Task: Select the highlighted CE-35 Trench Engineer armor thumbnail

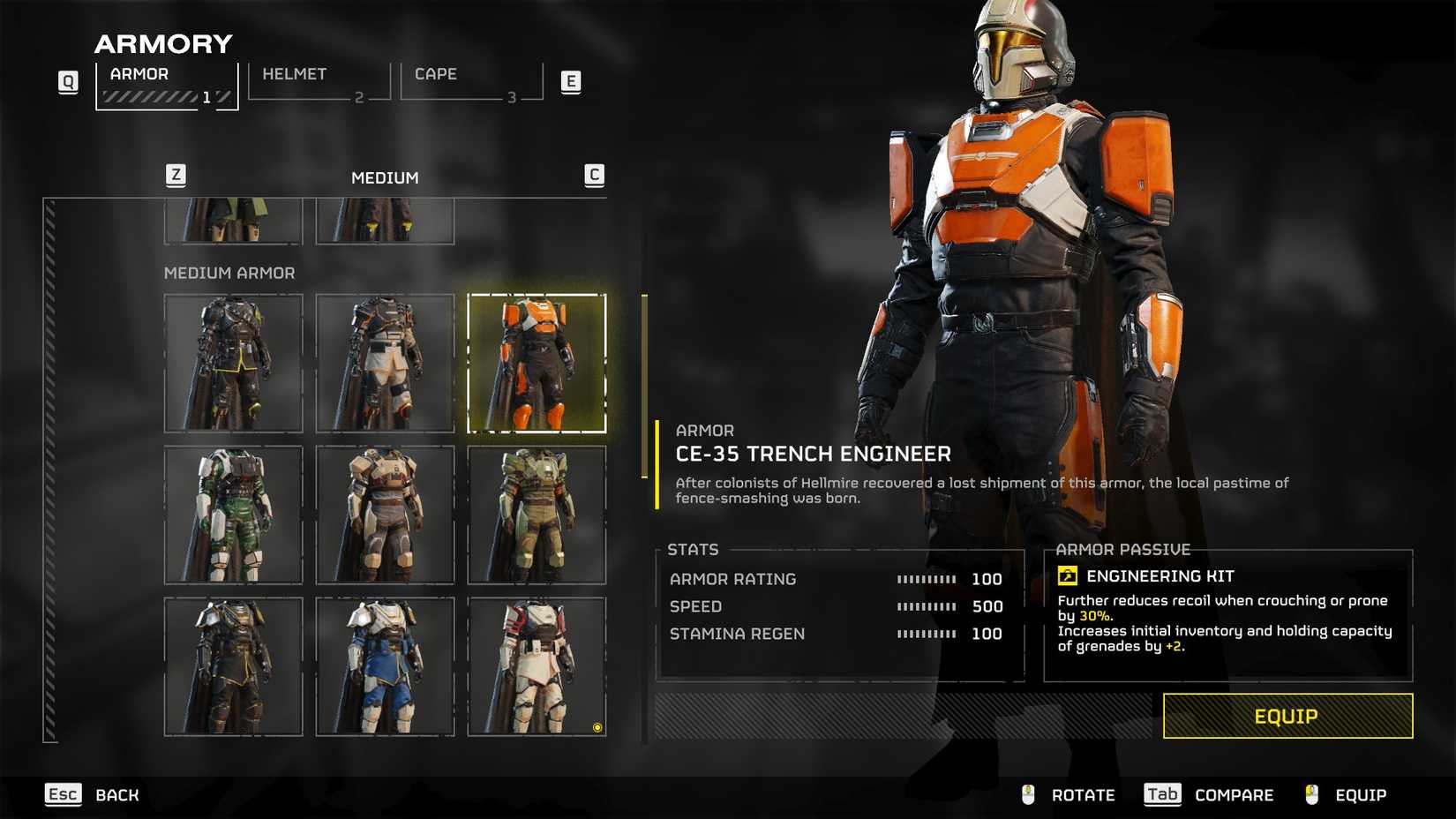Action: (537, 364)
